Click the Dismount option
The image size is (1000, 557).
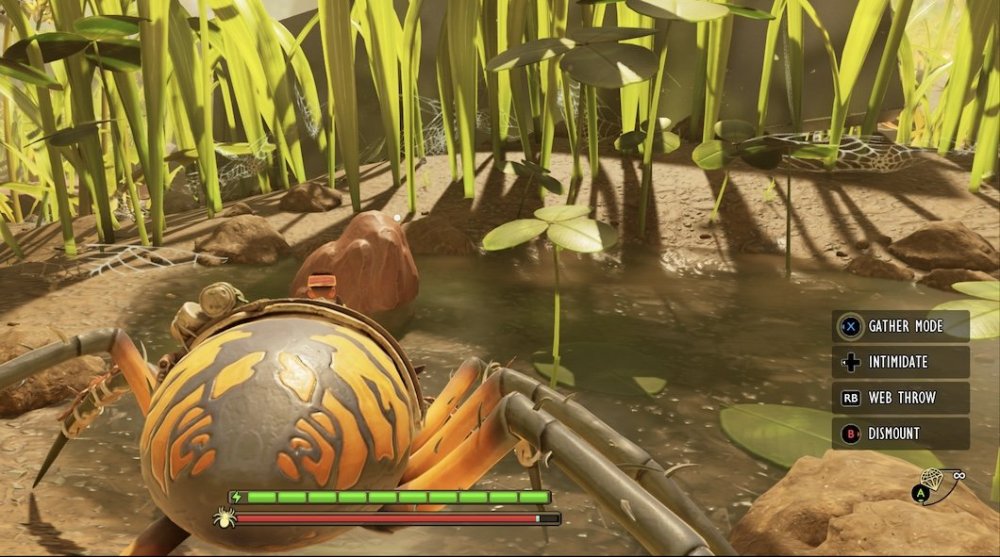coord(900,434)
